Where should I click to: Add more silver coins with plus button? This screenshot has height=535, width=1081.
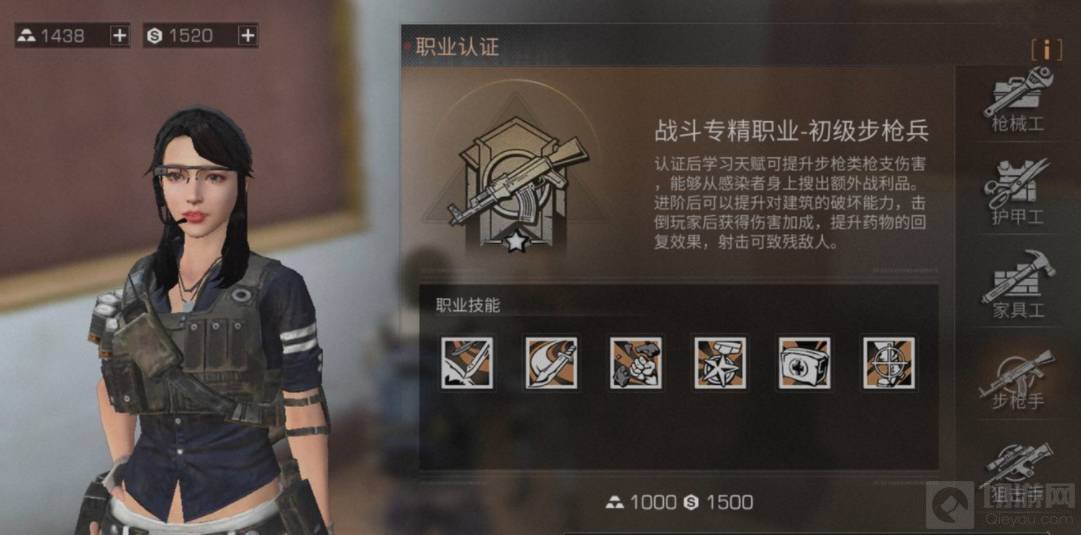[247, 36]
